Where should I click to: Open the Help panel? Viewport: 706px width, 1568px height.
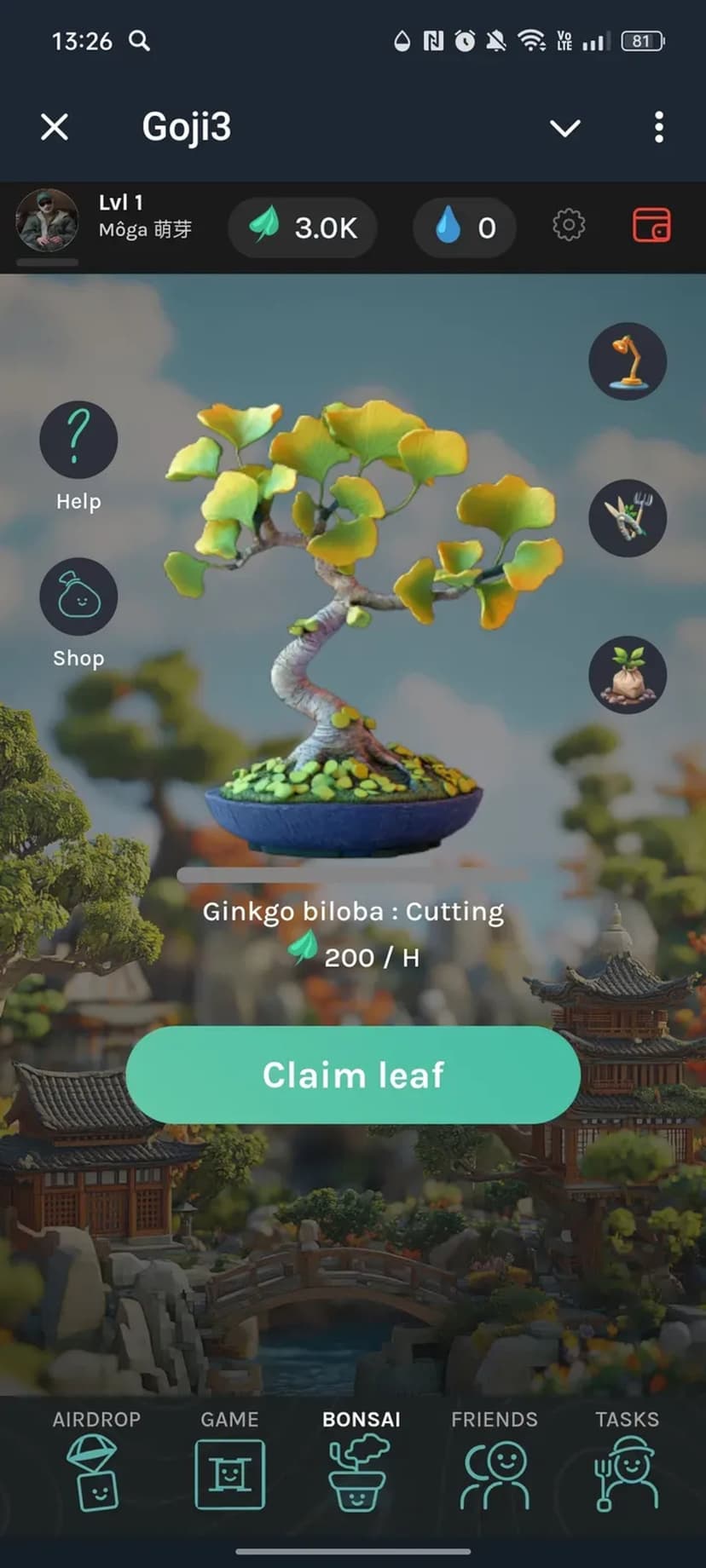78,440
